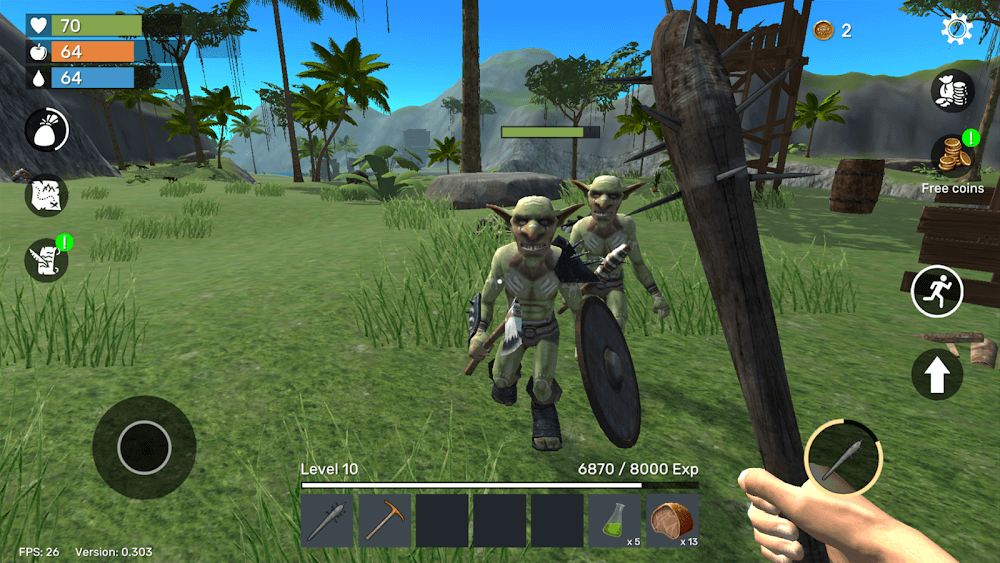
Task: Select the wood log hotbar slot
Action: (x=672, y=520)
